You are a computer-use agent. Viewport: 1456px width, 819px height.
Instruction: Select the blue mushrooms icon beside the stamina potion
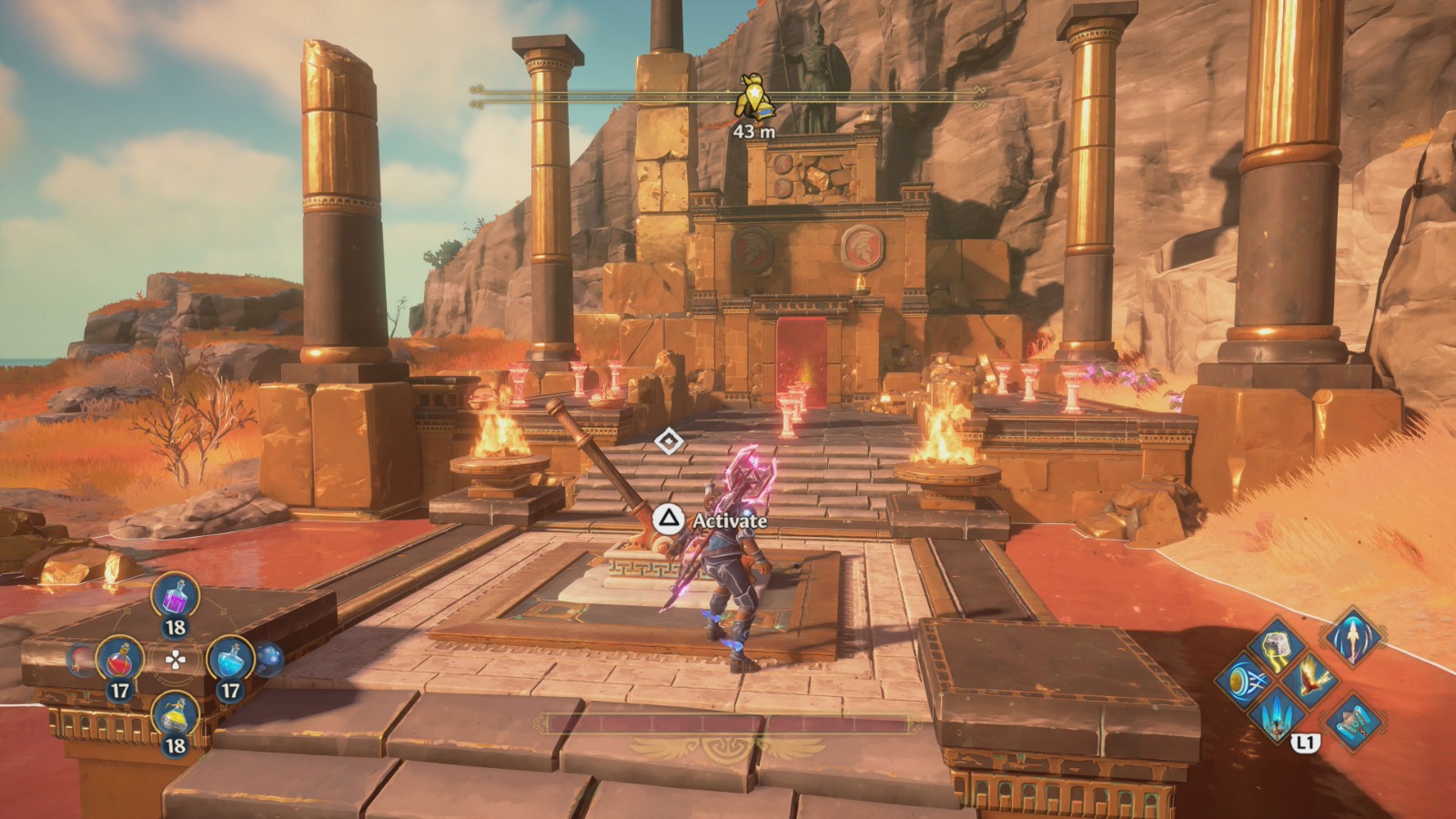[269, 659]
